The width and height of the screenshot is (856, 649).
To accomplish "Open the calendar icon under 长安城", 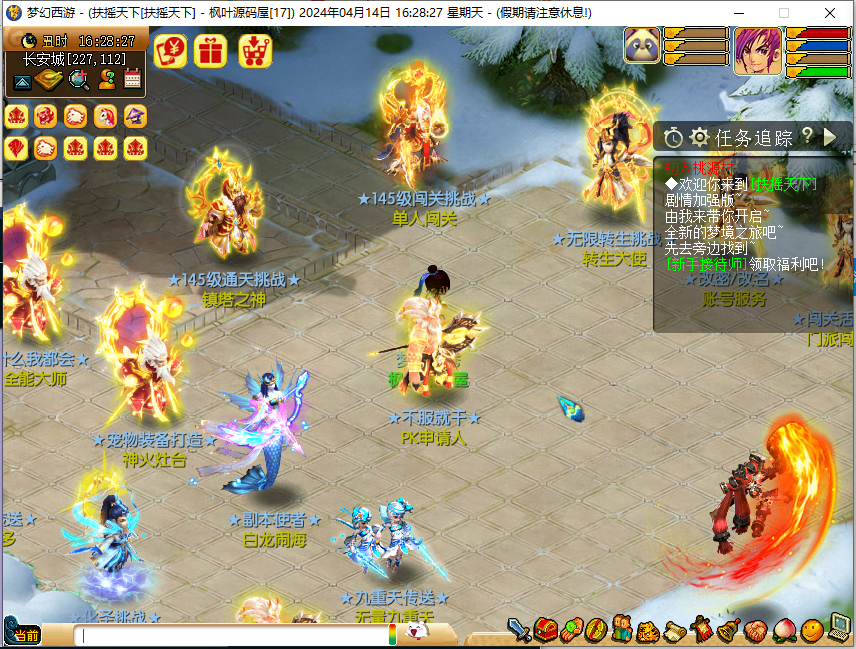I will pyautogui.click(x=133, y=80).
